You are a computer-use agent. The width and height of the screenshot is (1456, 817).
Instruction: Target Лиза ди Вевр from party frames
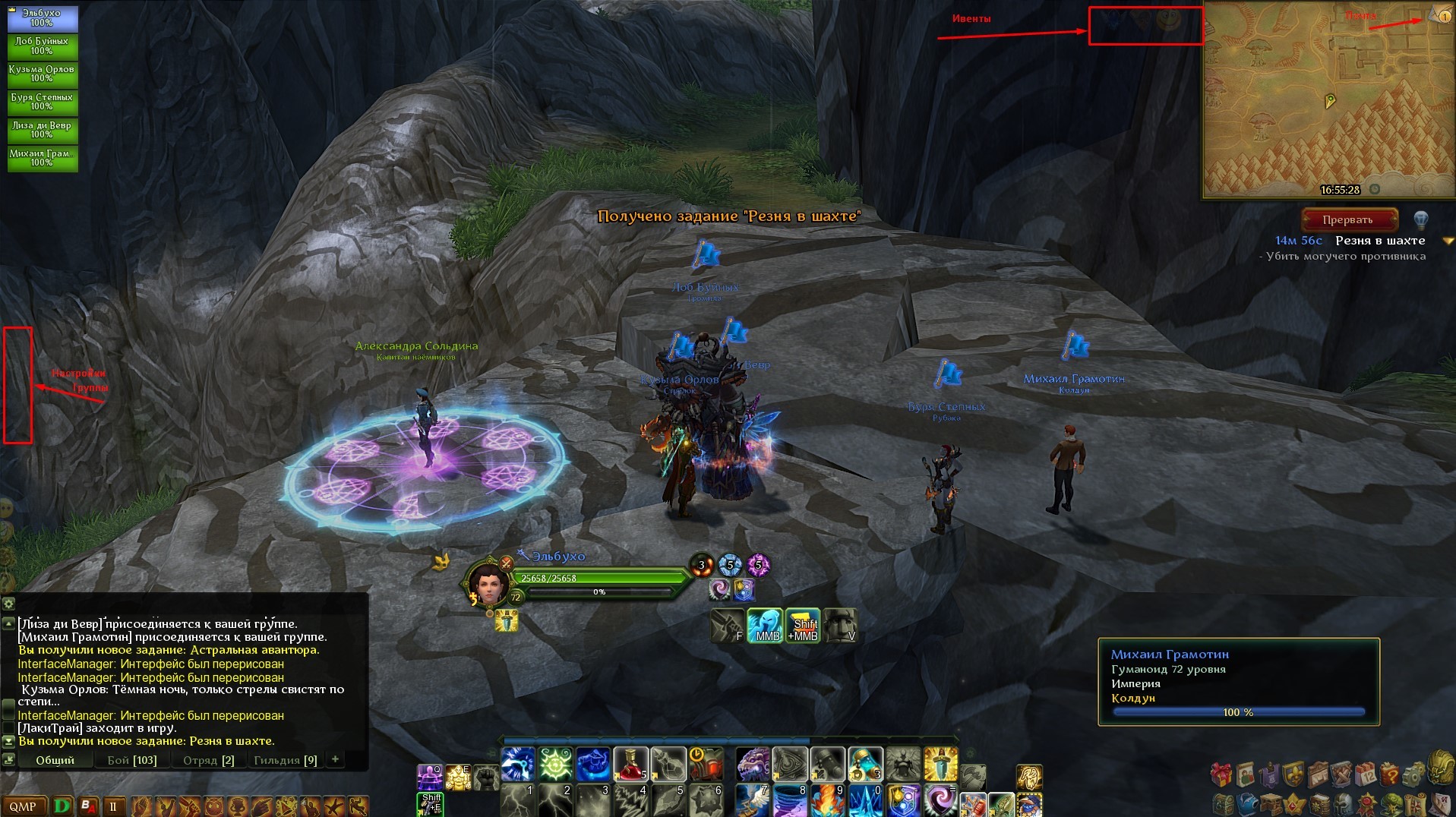(43, 130)
